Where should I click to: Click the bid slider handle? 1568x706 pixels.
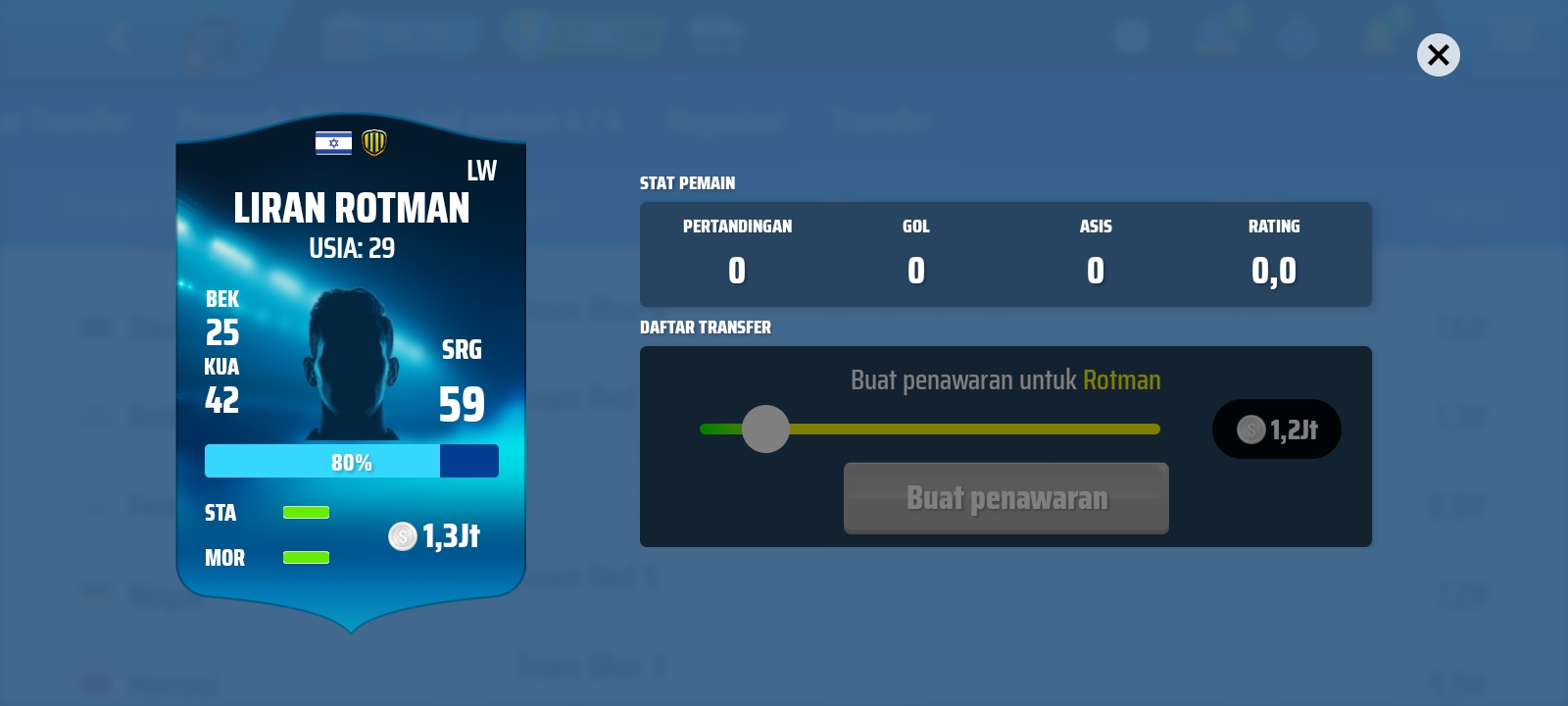pyautogui.click(x=765, y=429)
